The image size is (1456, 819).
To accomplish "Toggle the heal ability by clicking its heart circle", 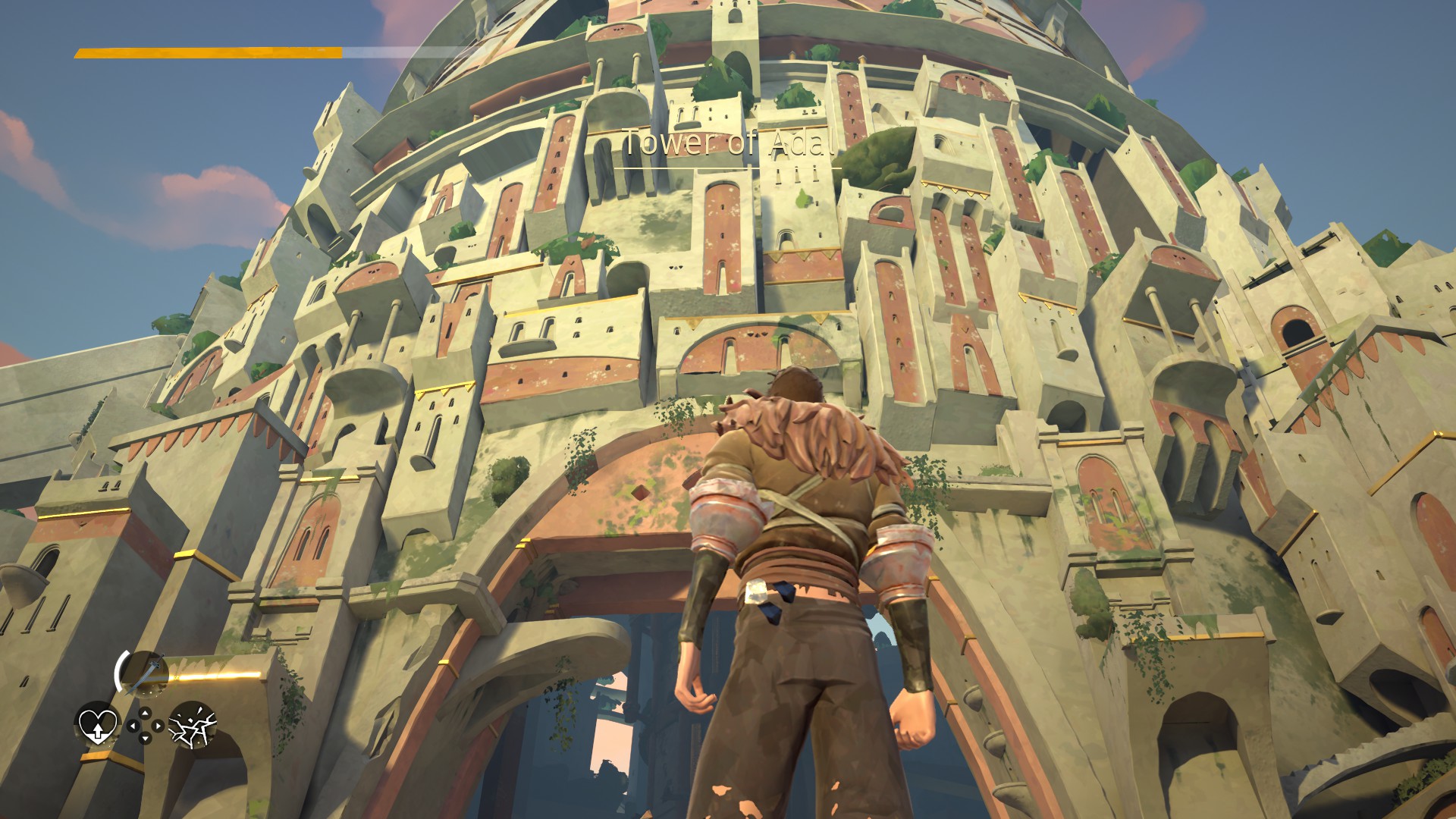I will [x=97, y=726].
